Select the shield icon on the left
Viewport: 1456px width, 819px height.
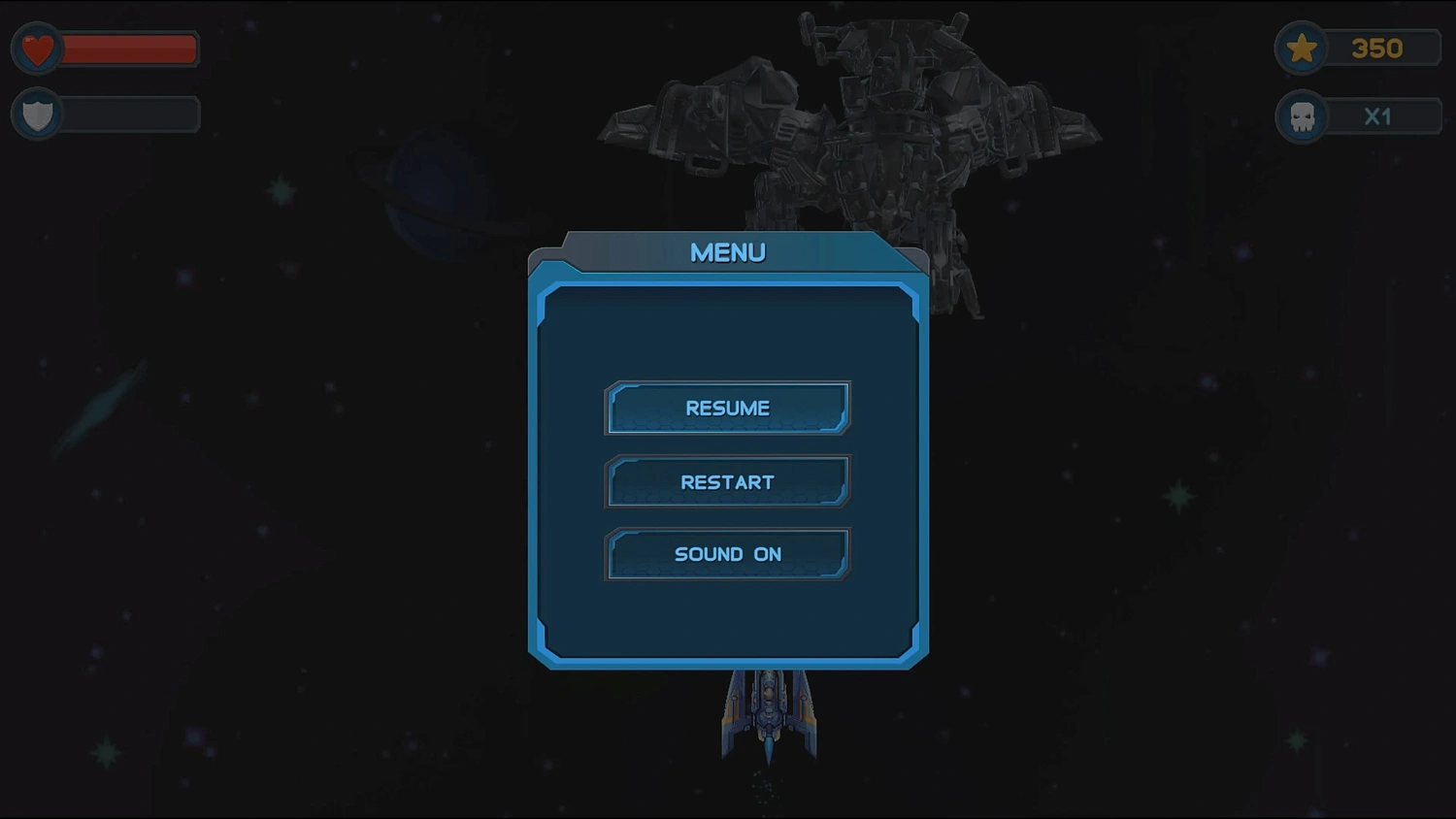(38, 114)
